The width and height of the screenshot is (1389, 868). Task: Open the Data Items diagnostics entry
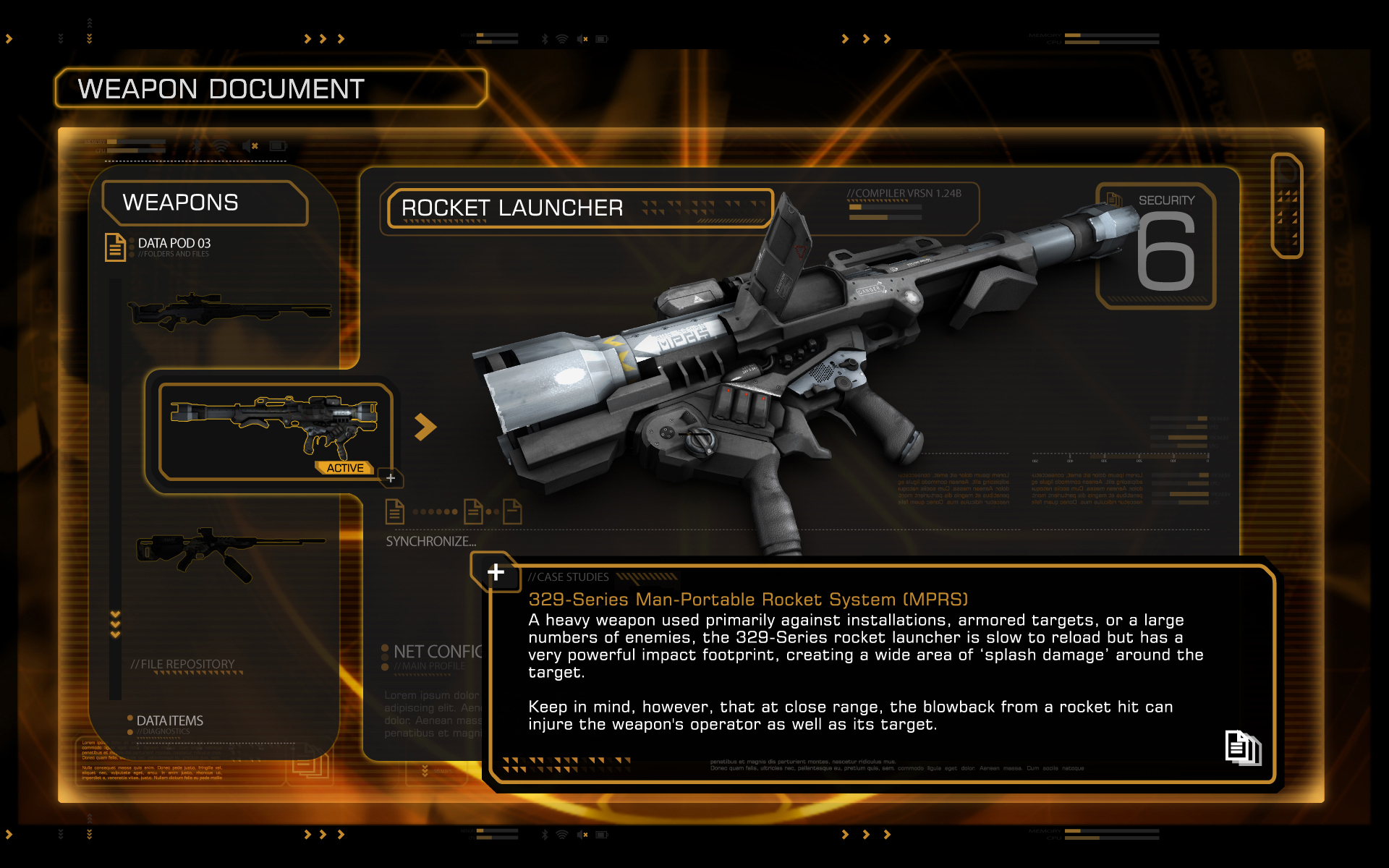tap(169, 721)
